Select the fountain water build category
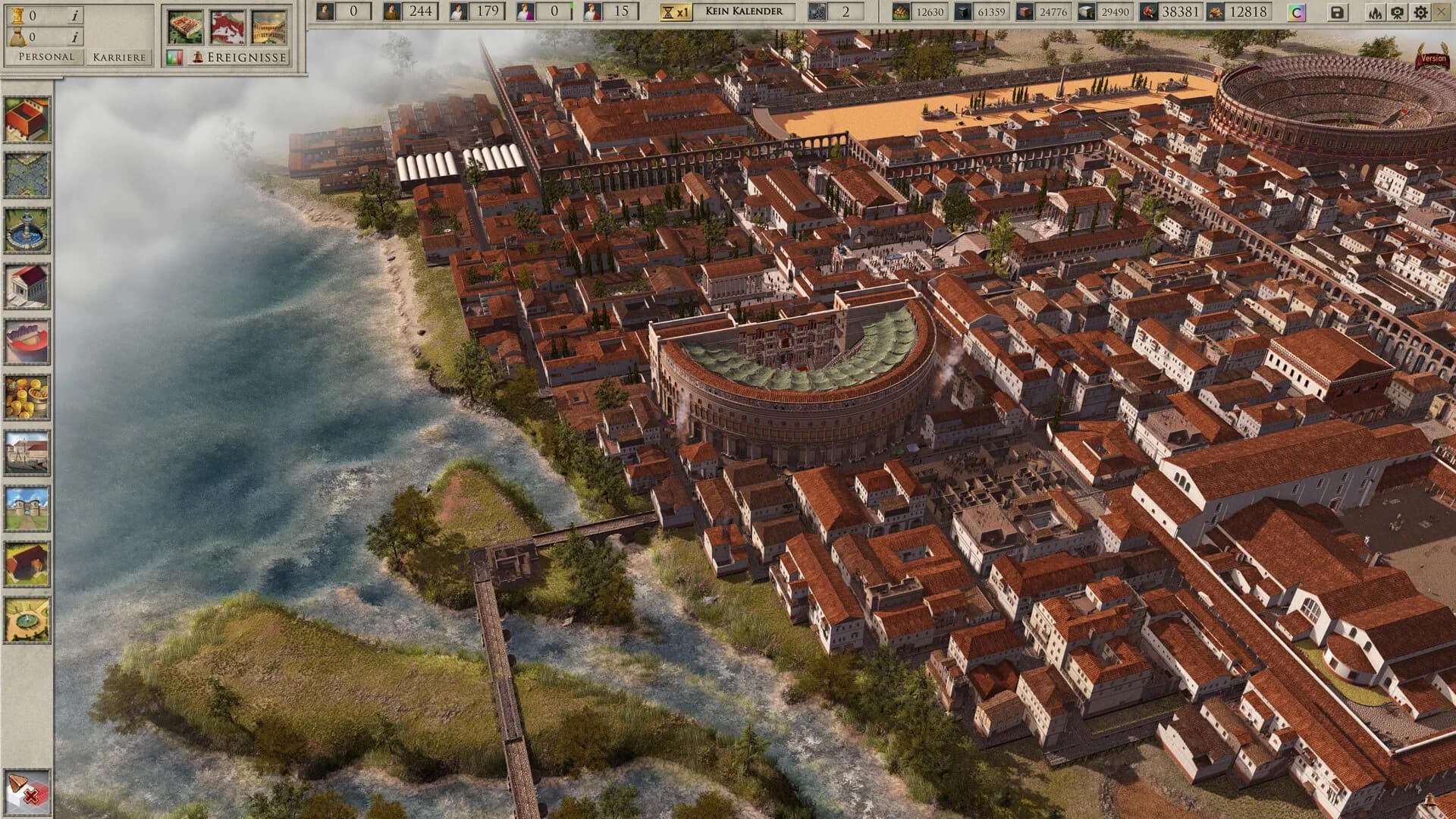The width and height of the screenshot is (1456, 819). pos(27,231)
